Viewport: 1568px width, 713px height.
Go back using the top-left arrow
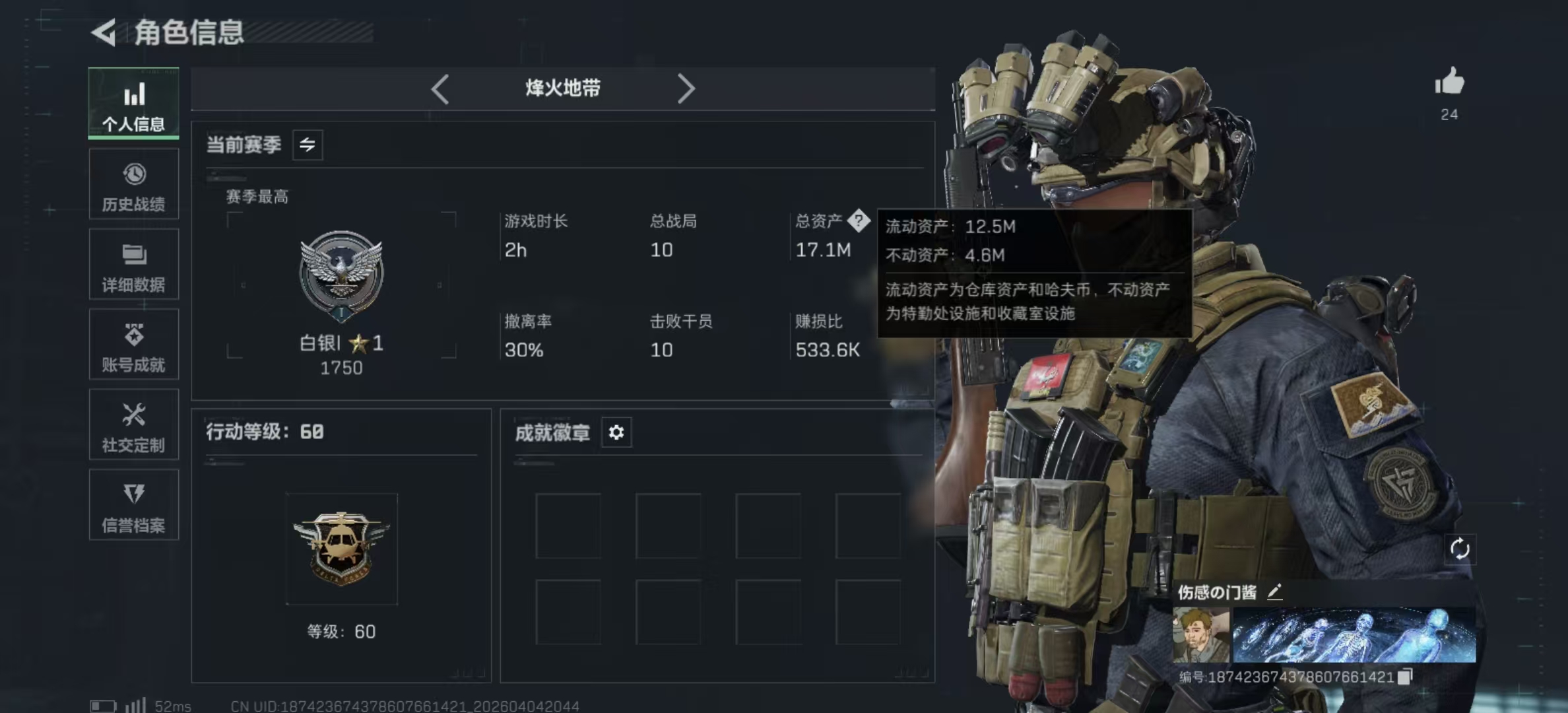coord(104,32)
